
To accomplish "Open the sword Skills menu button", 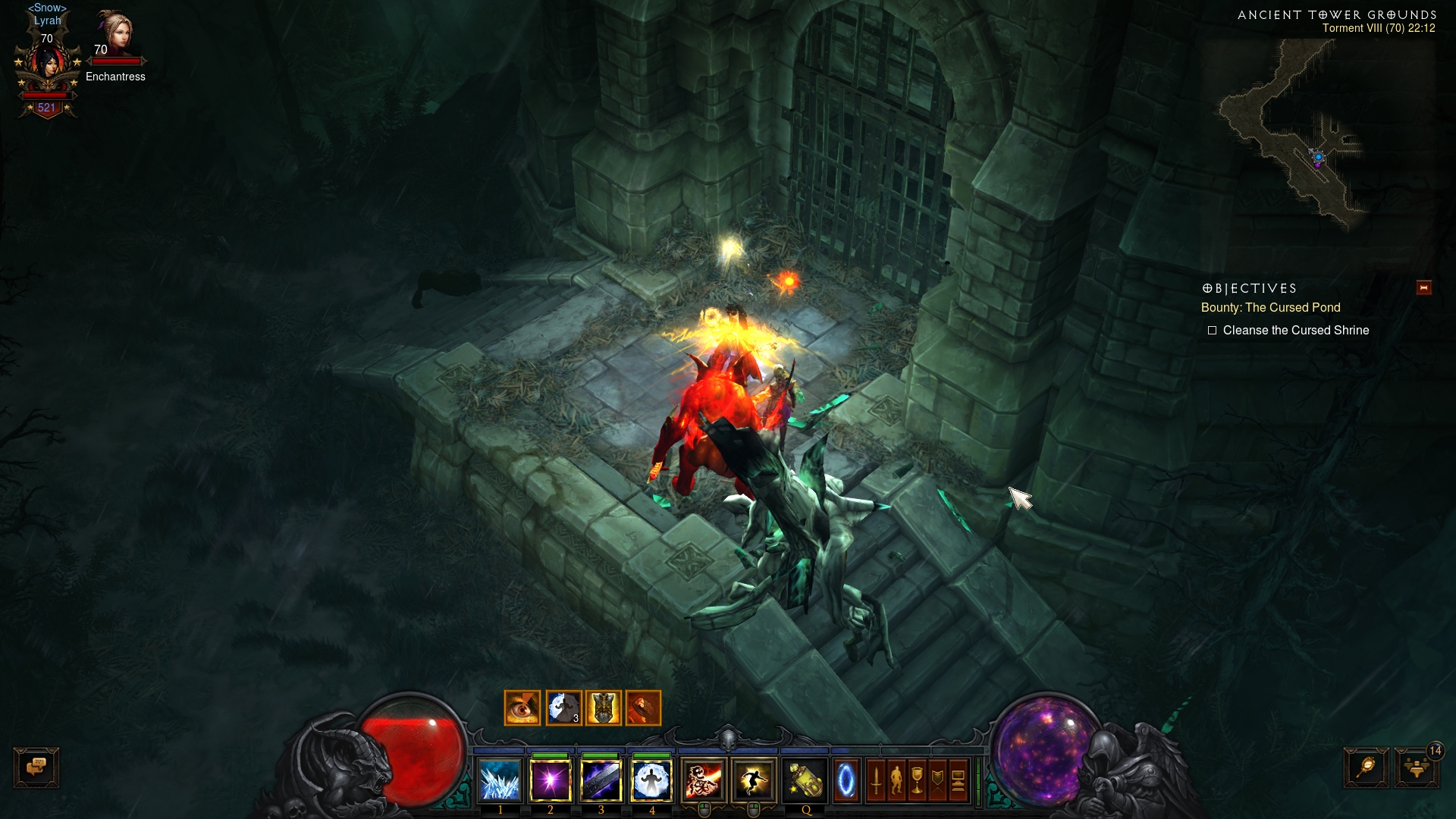I will click(x=876, y=780).
